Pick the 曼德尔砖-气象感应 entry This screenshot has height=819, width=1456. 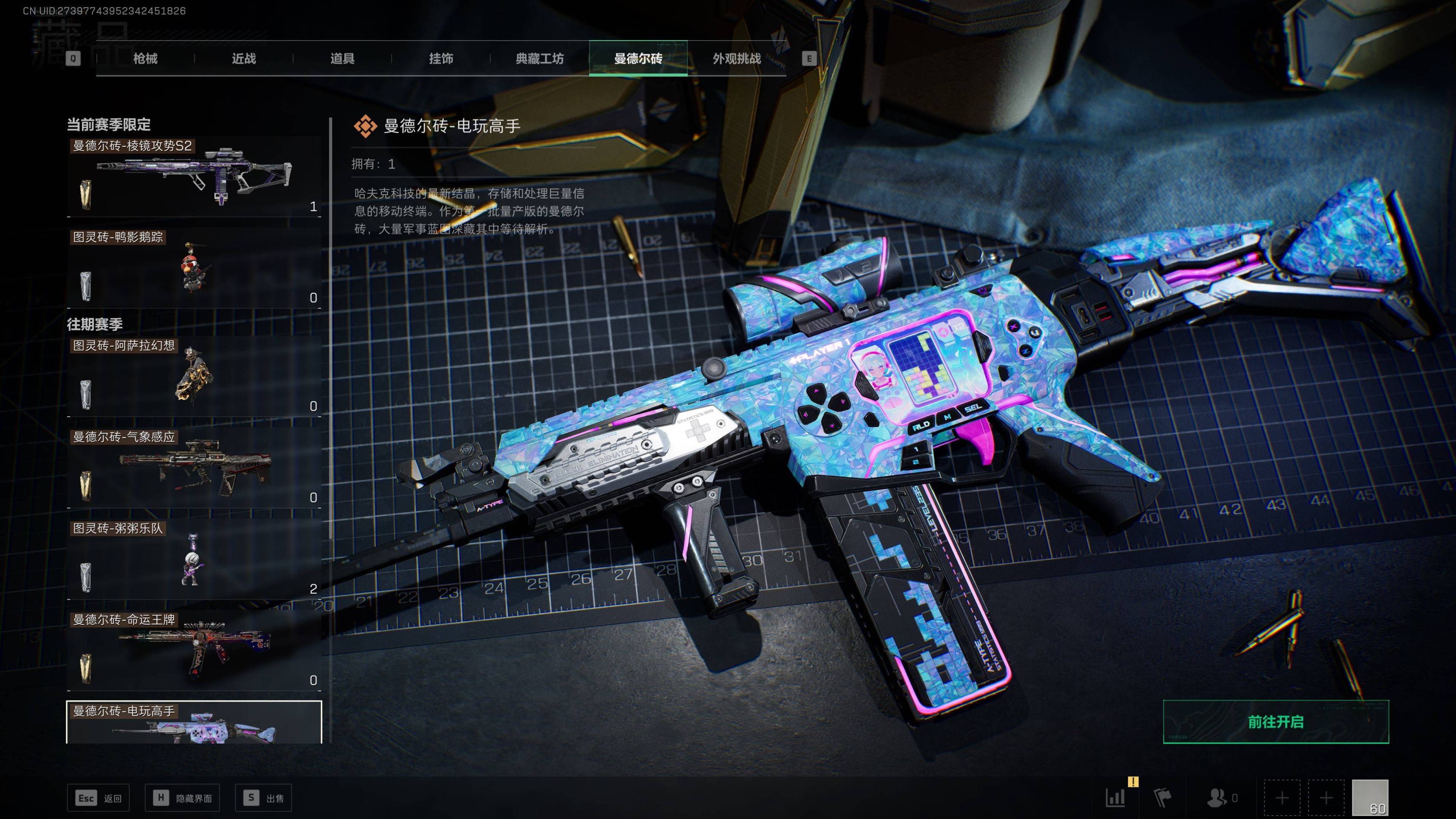pyautogui.click(x=194, y=468)
